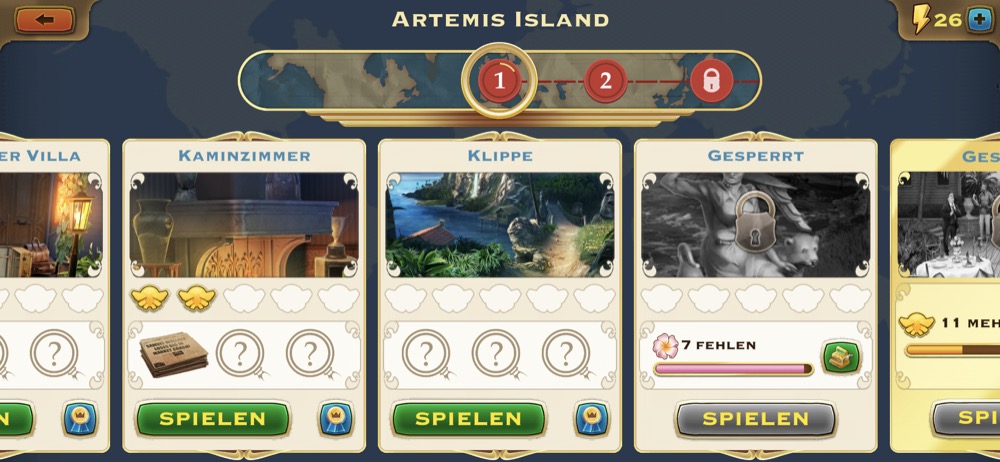Select chapter 1 on the map bar
This screenshot has height=462, width=1000.
[499, 80]
